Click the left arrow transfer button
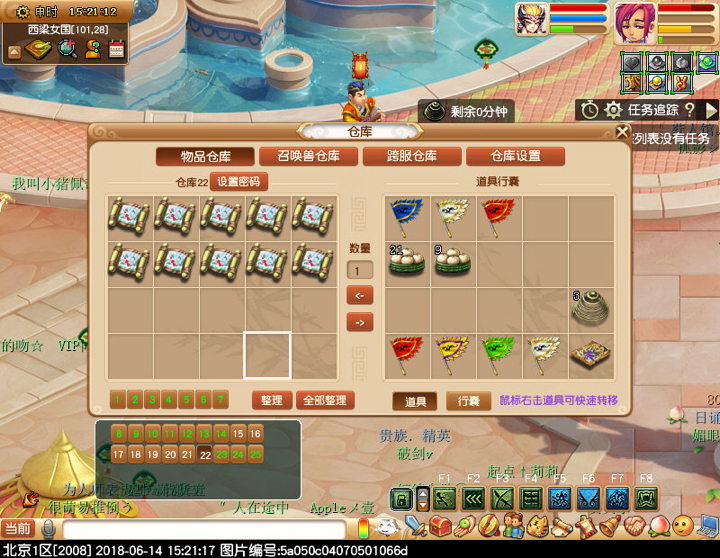Screen dimensions: 720x558 tap(360, 296)
